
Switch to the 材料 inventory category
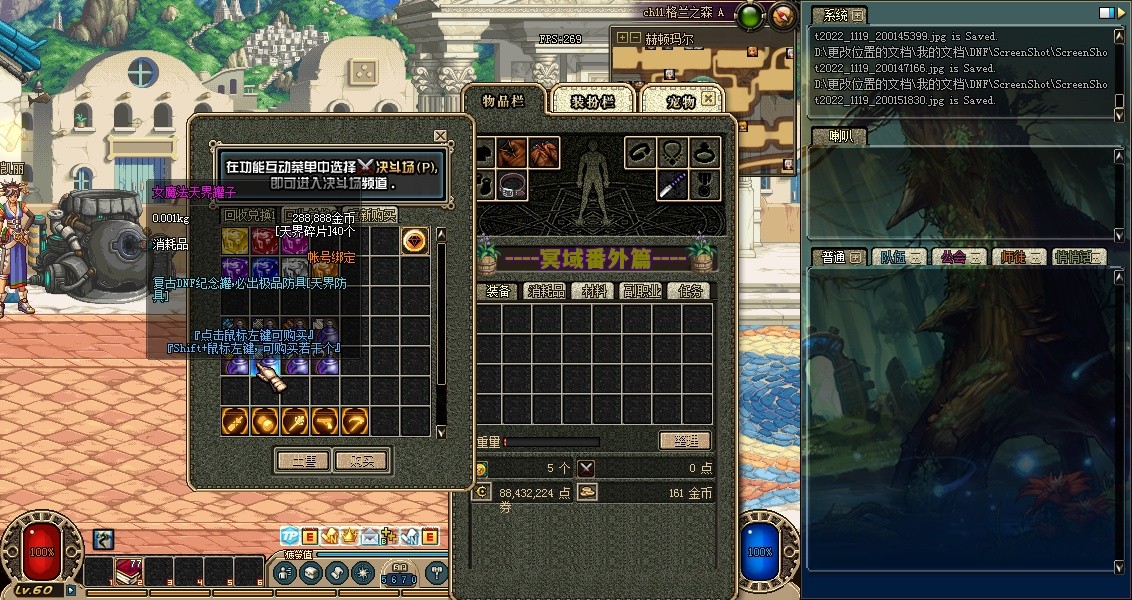click(597, 291)
